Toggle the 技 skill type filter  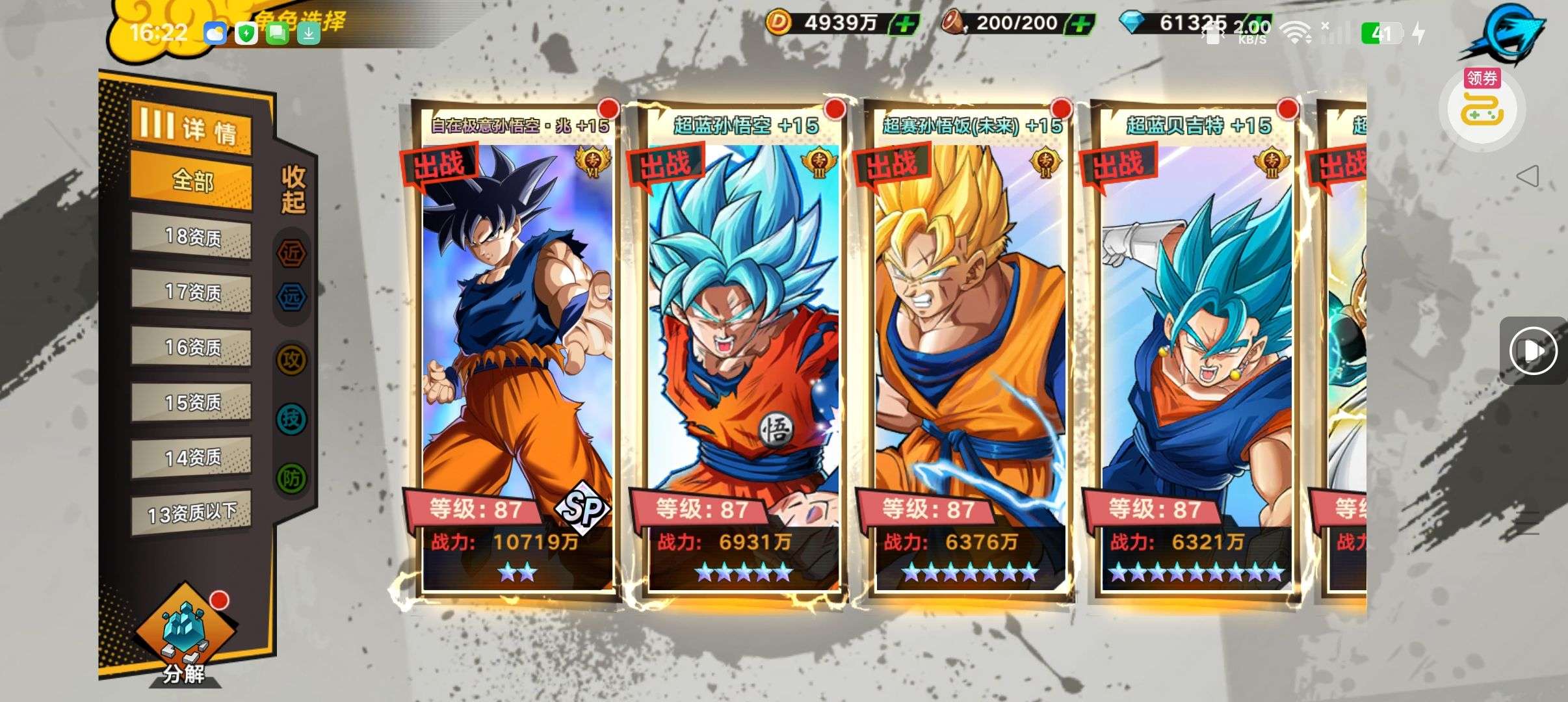pos(291,419)
